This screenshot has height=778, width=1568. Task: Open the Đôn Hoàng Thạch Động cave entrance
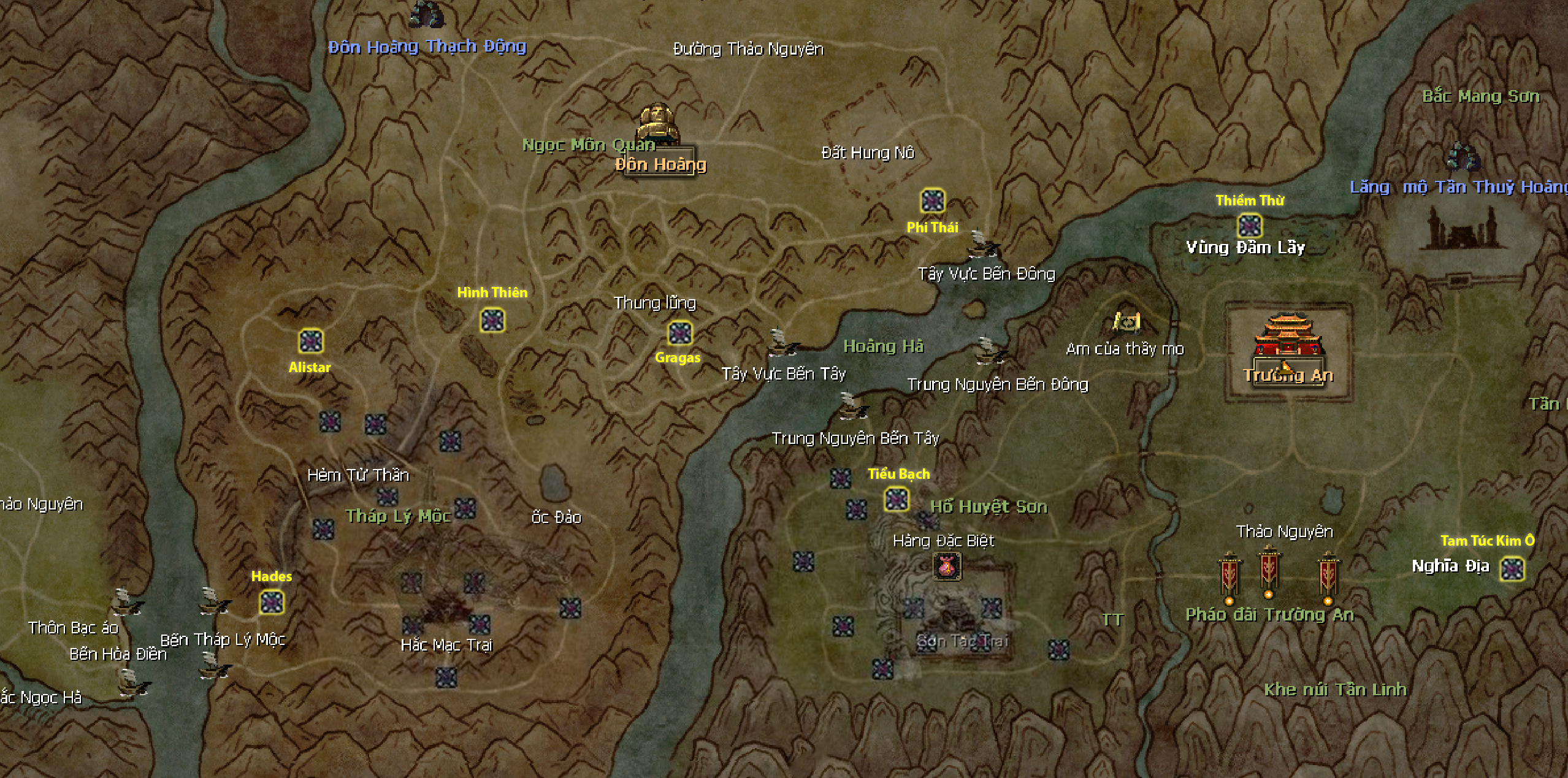click(x=426, y=15)
